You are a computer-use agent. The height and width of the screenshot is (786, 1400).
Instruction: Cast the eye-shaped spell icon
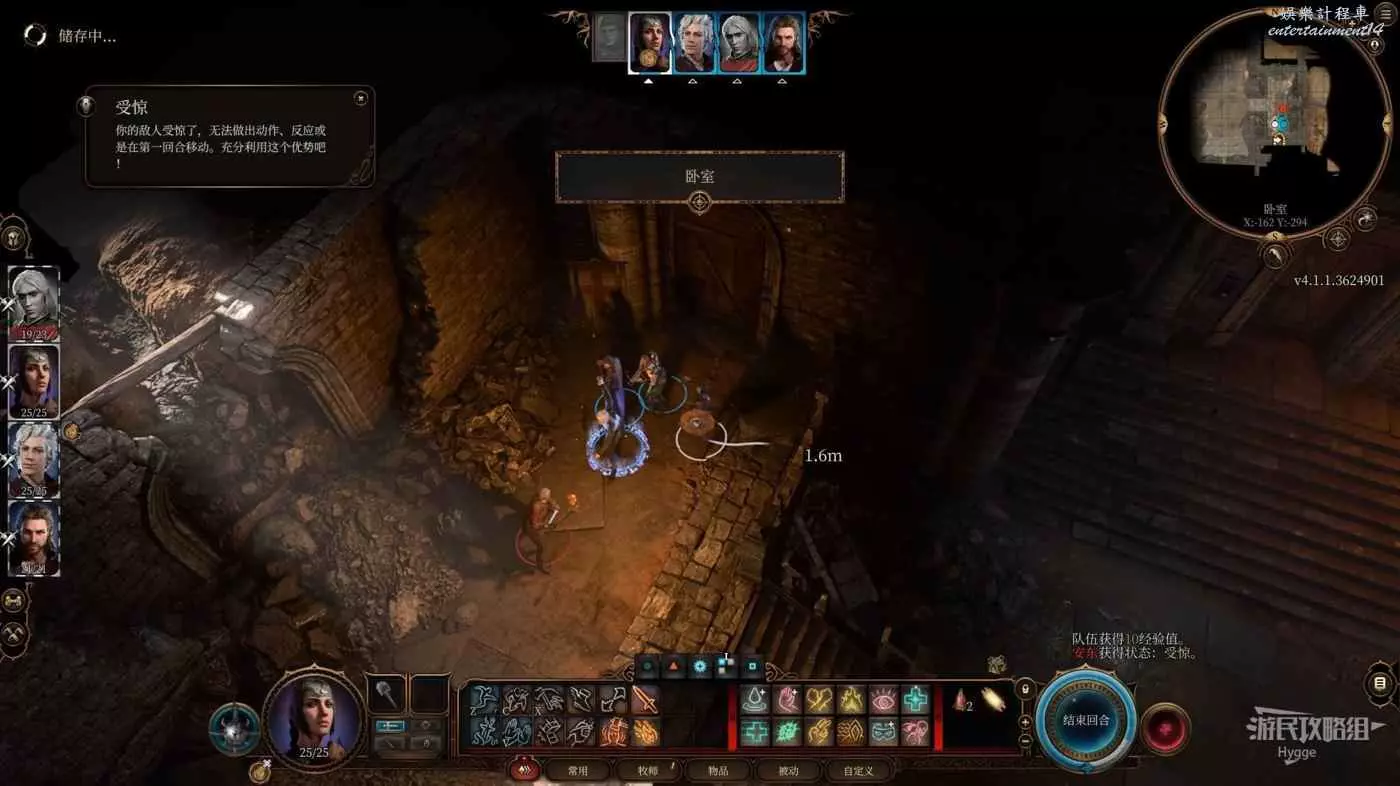[883, 699]
